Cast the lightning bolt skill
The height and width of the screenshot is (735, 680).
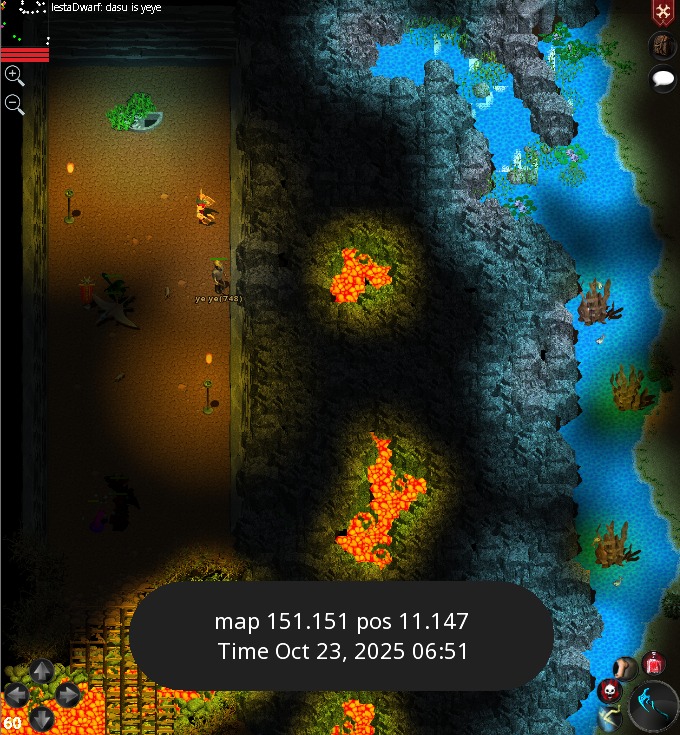pos(609,716)
